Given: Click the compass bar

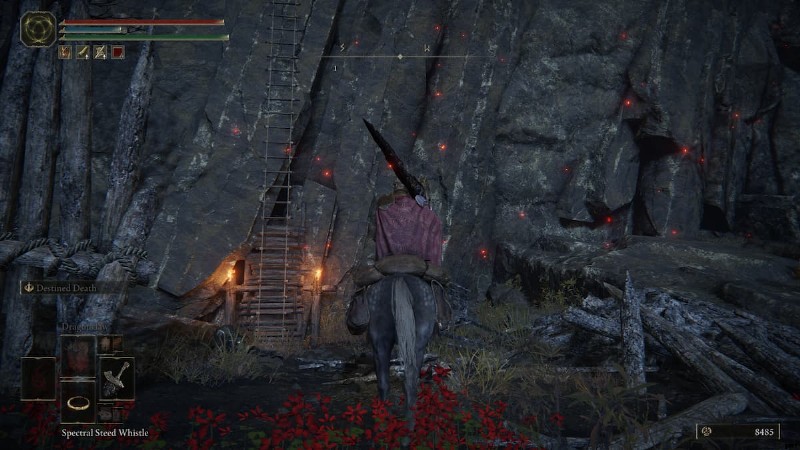Looking at the screenshot, I should (400, 55).
